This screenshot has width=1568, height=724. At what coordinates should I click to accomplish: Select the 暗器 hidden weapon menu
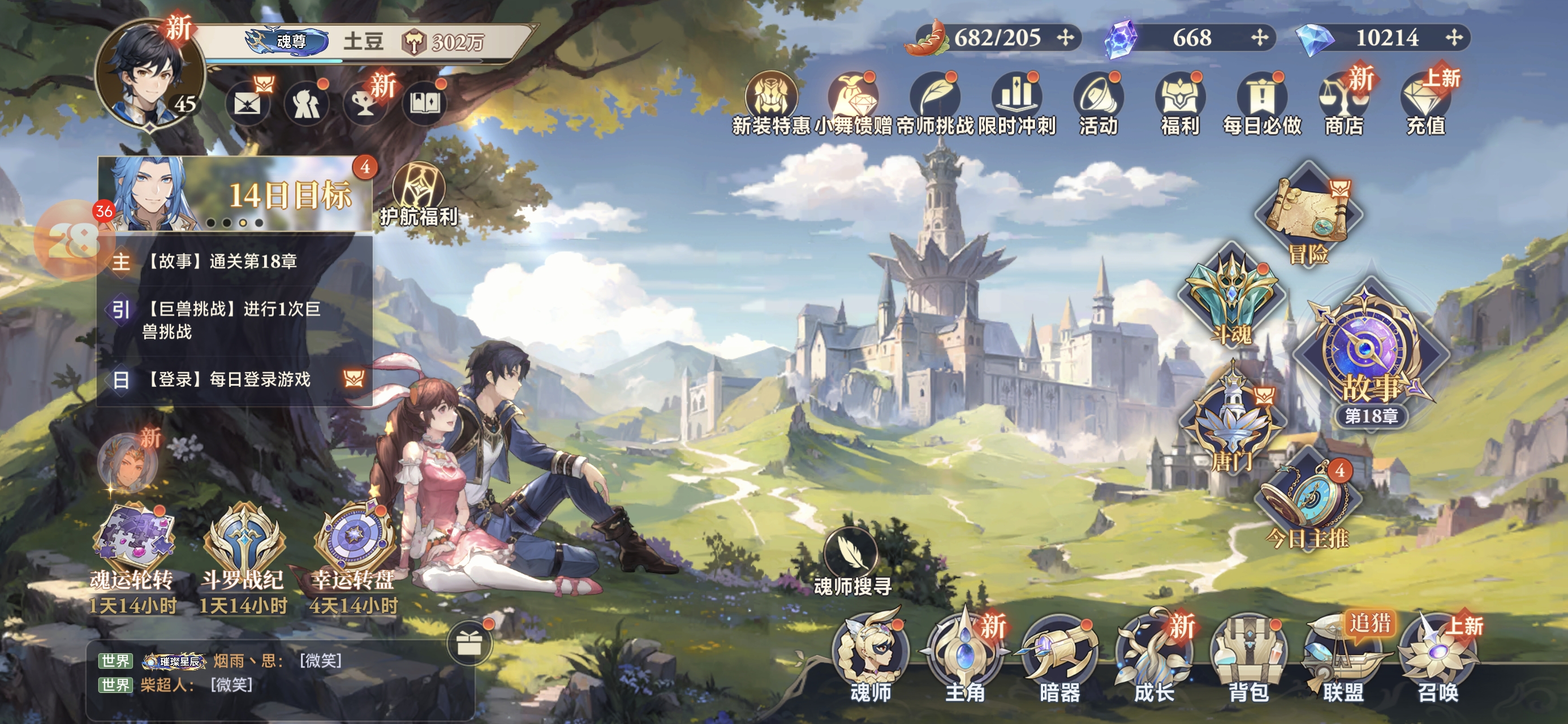[1059, 657]
